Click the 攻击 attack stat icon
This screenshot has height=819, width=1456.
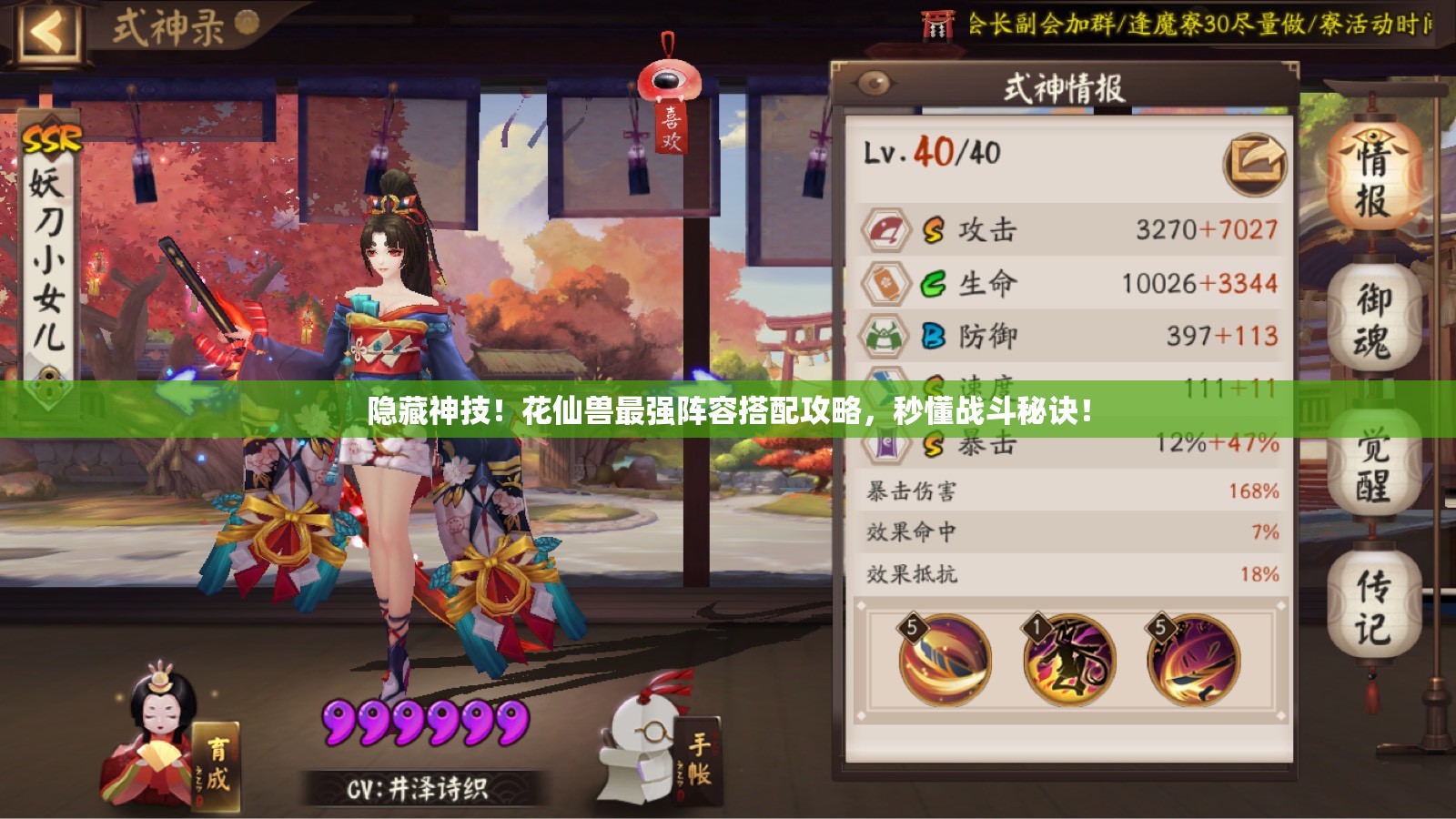coord(884,231)
